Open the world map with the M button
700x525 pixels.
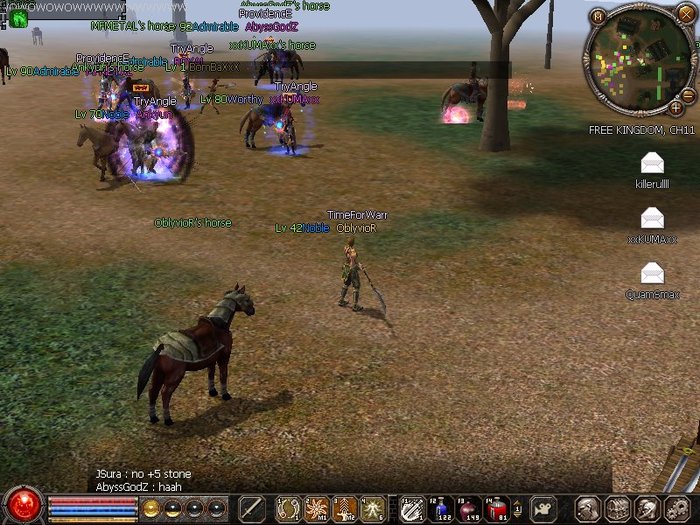click(598, 16)
